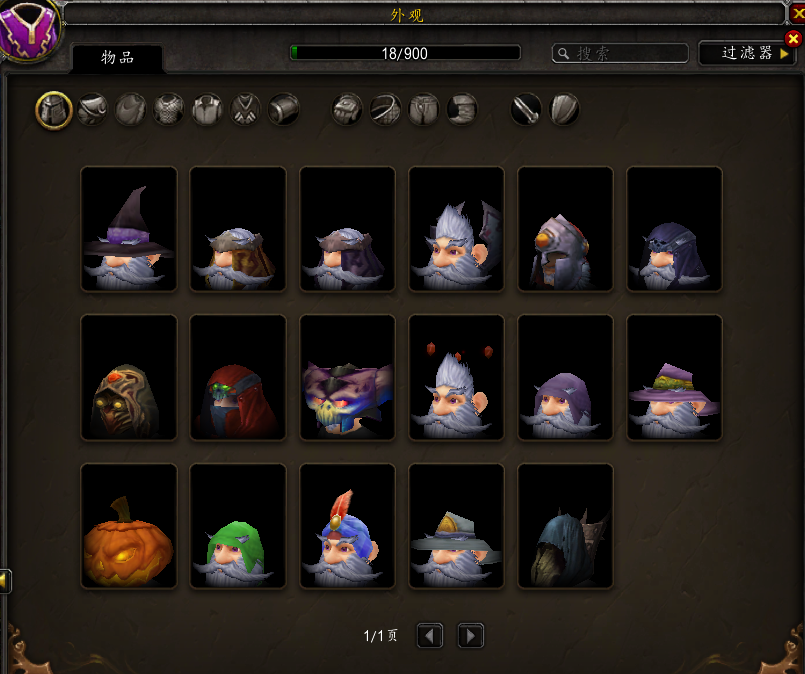Image resolution: width=805 pixels, height=674 pixels.
Task: Go to the next page of appearances
Action: click(470, 635)
